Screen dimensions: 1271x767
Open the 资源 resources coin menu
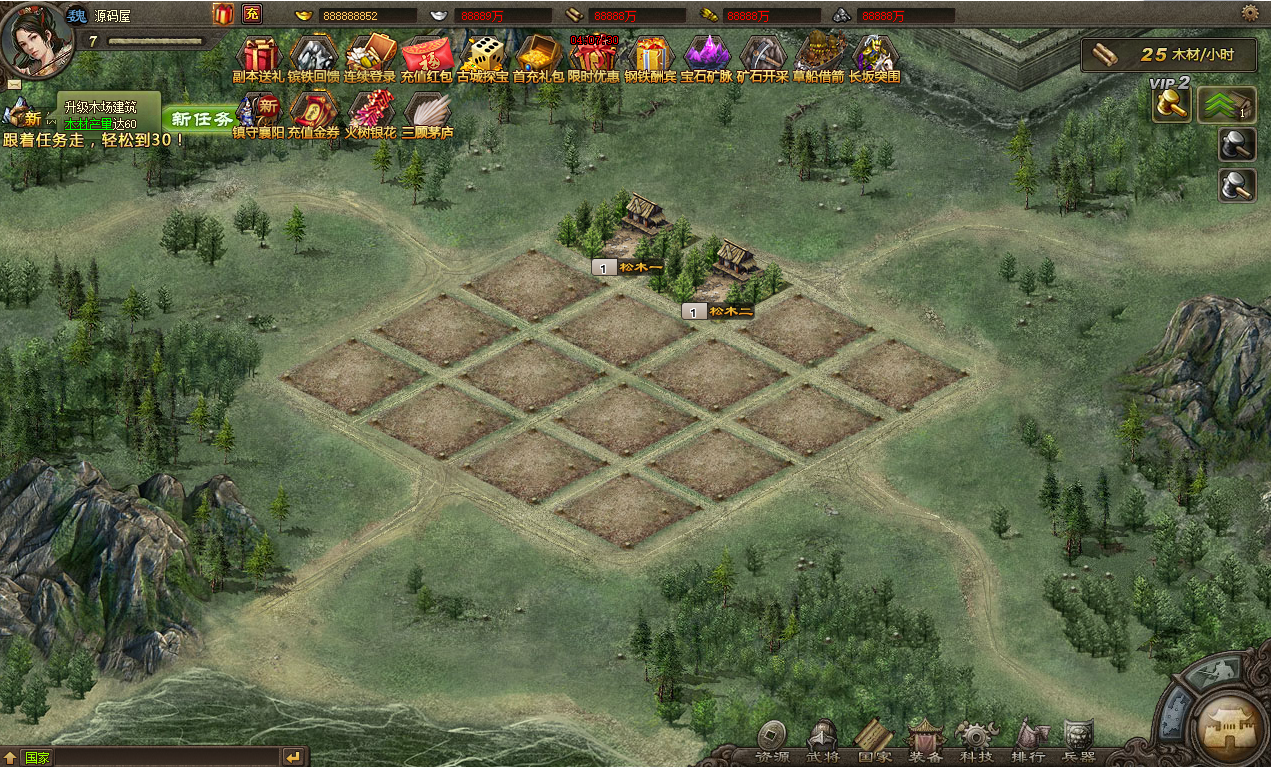pyautogui.click(x=771, y=741)
